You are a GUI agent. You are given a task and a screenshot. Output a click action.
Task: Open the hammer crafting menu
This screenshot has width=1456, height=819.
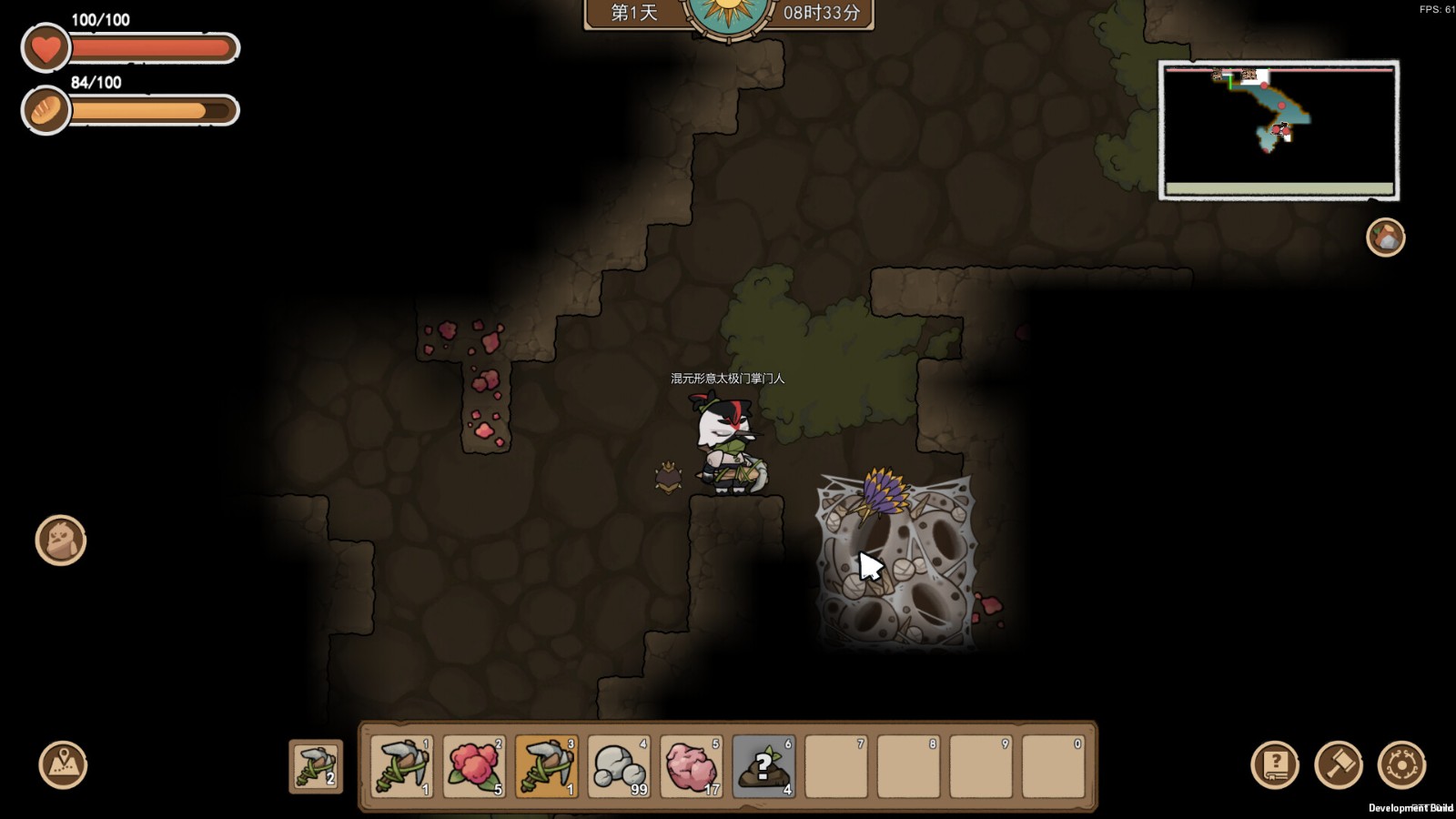click(1339, 764)
